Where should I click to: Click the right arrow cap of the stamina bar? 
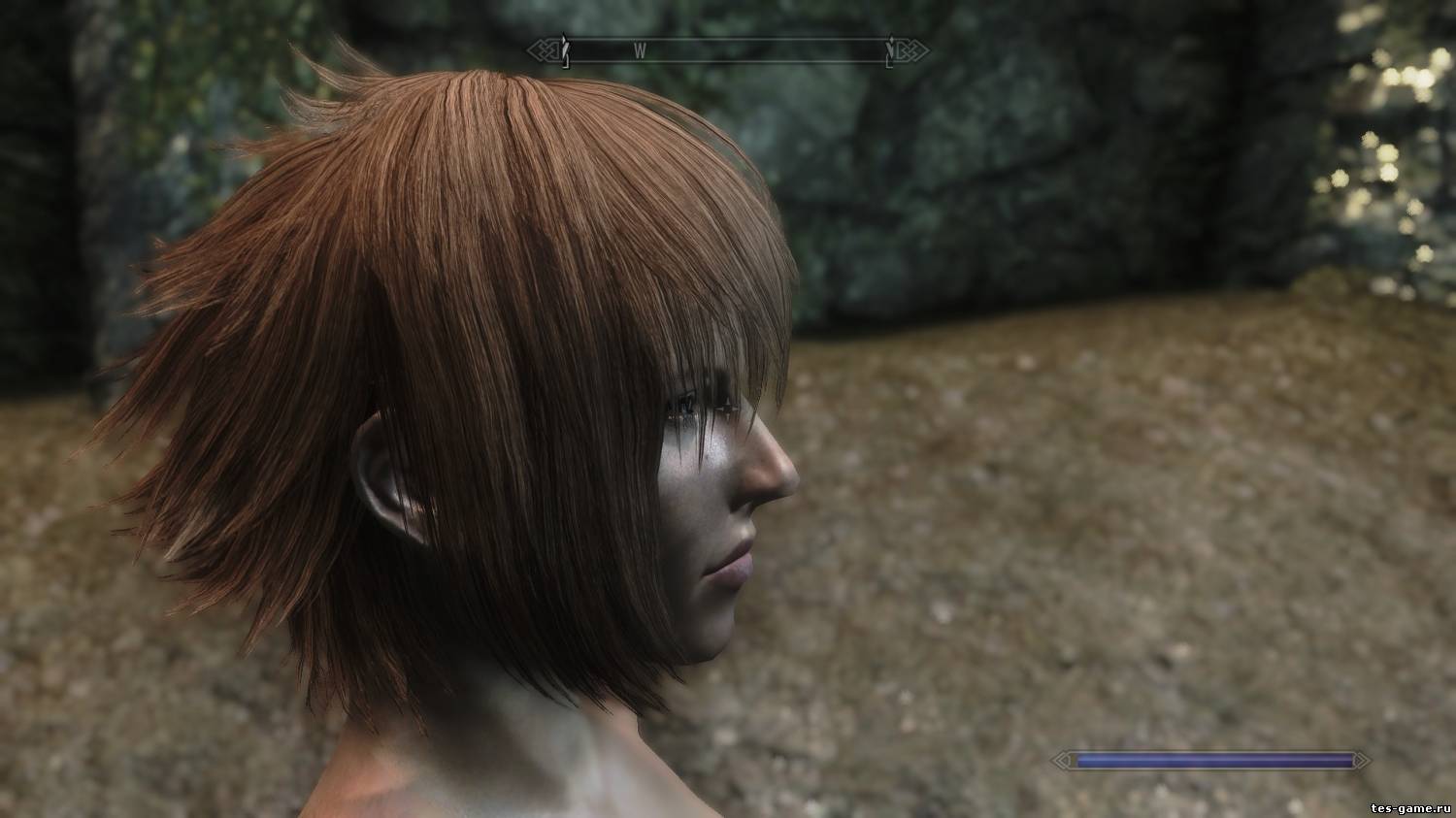[x=1361, y=760]
